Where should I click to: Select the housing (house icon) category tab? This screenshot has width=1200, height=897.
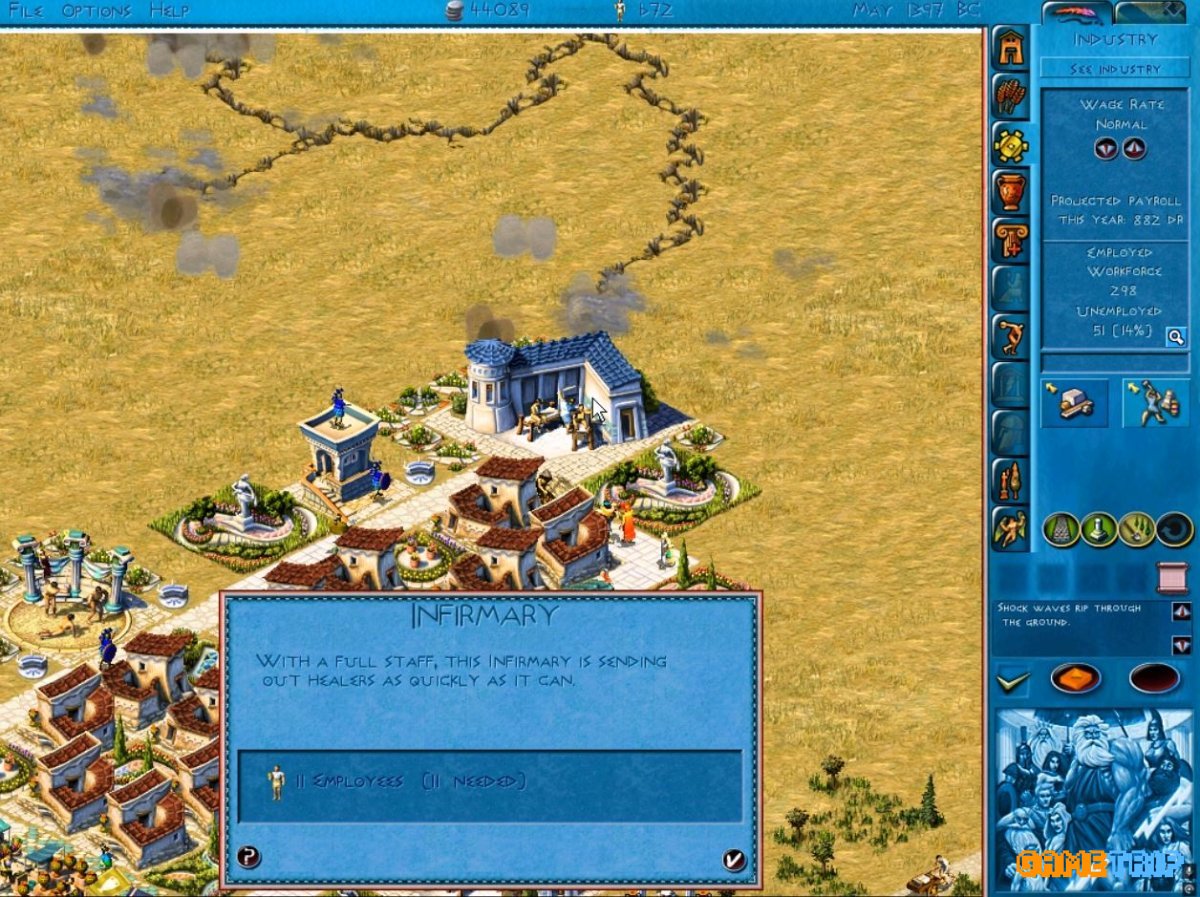click(1010, 49)
